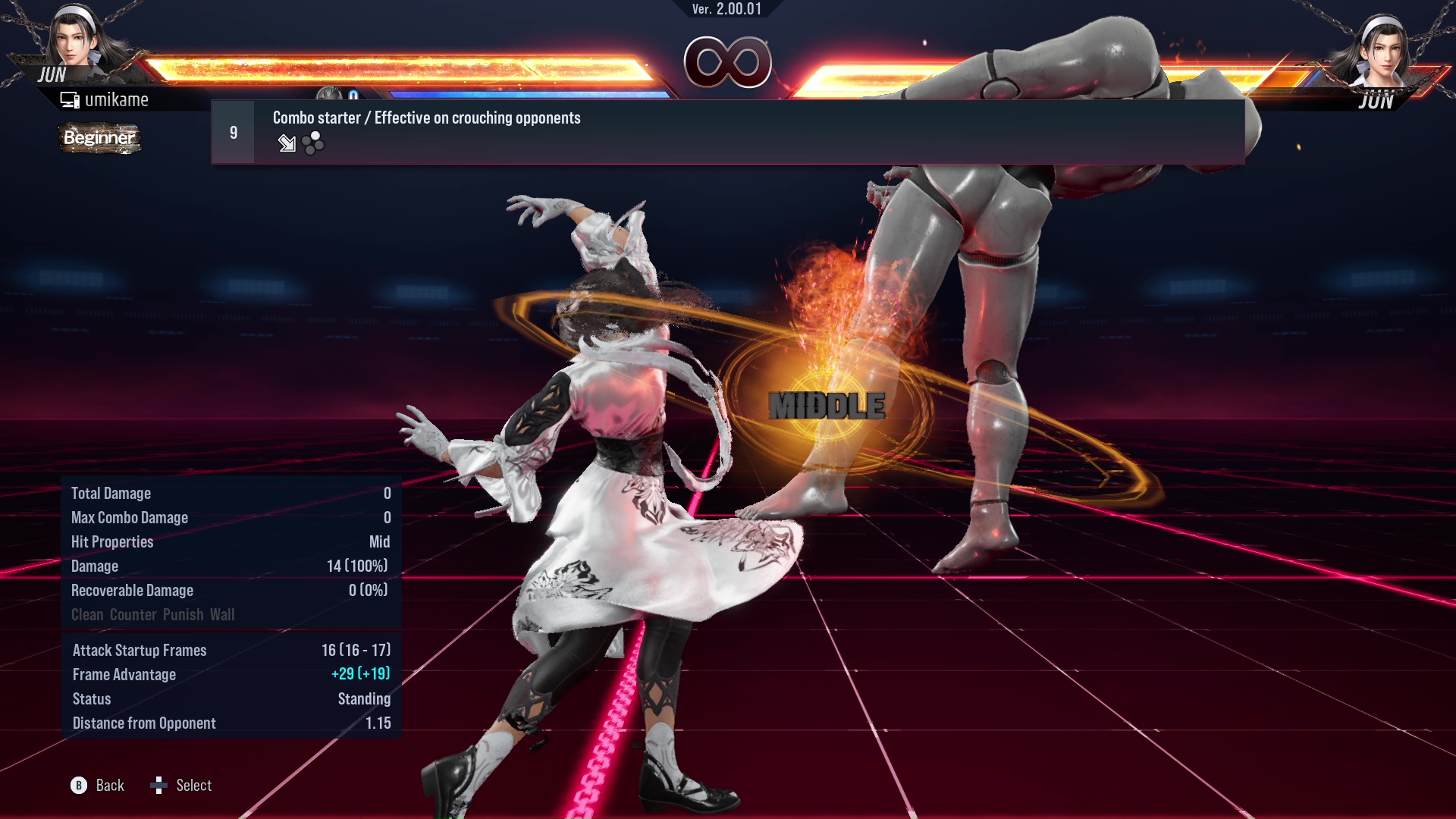Click the down-forward arrow input icon
The image size is (1456, 819).
[287, 144]
